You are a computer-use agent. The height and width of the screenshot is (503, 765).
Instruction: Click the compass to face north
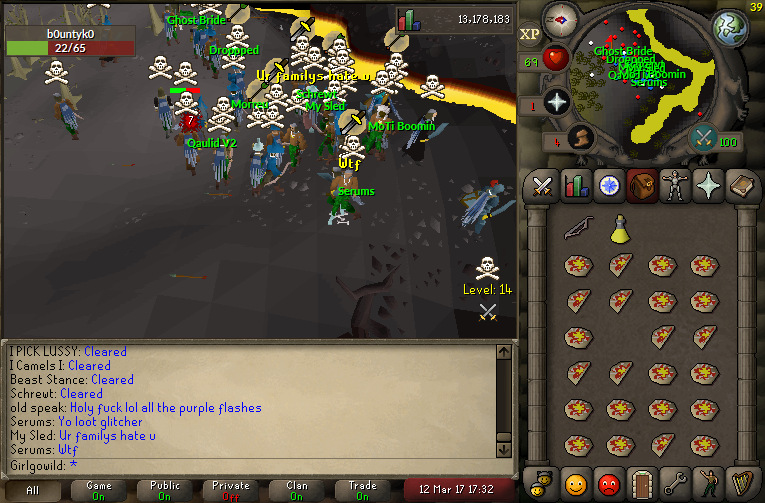(560, 19)
